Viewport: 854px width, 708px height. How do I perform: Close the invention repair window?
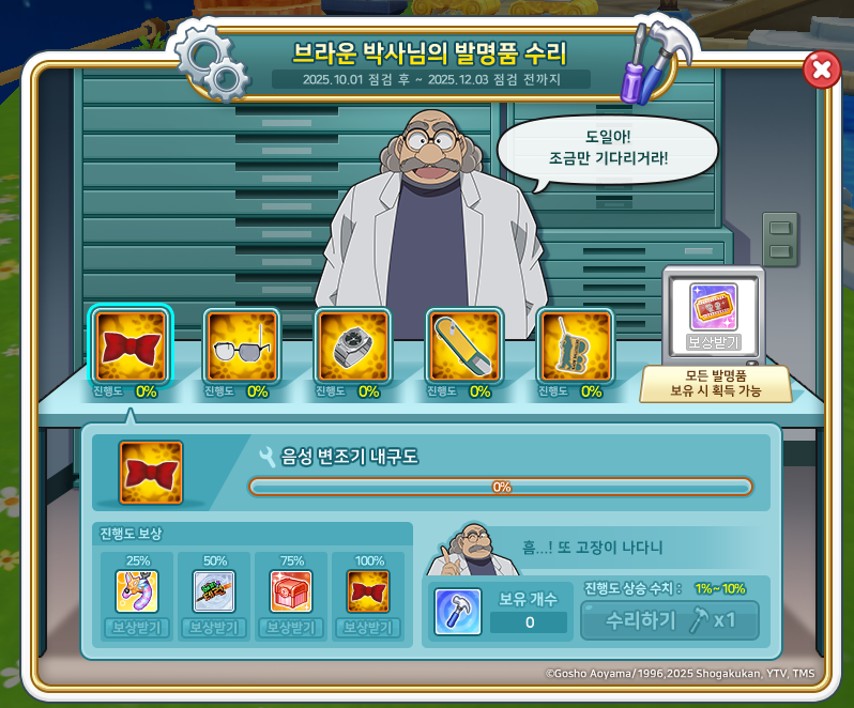pos(821,69)
